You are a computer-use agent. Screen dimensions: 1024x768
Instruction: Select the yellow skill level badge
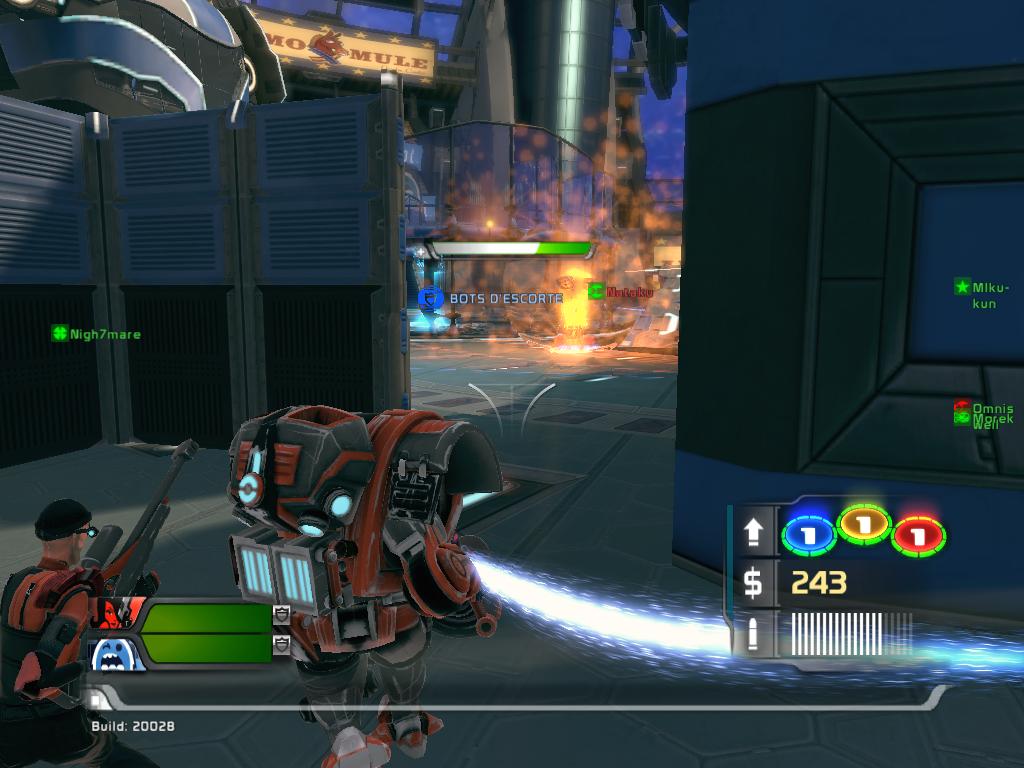click(x=864, y=523)
